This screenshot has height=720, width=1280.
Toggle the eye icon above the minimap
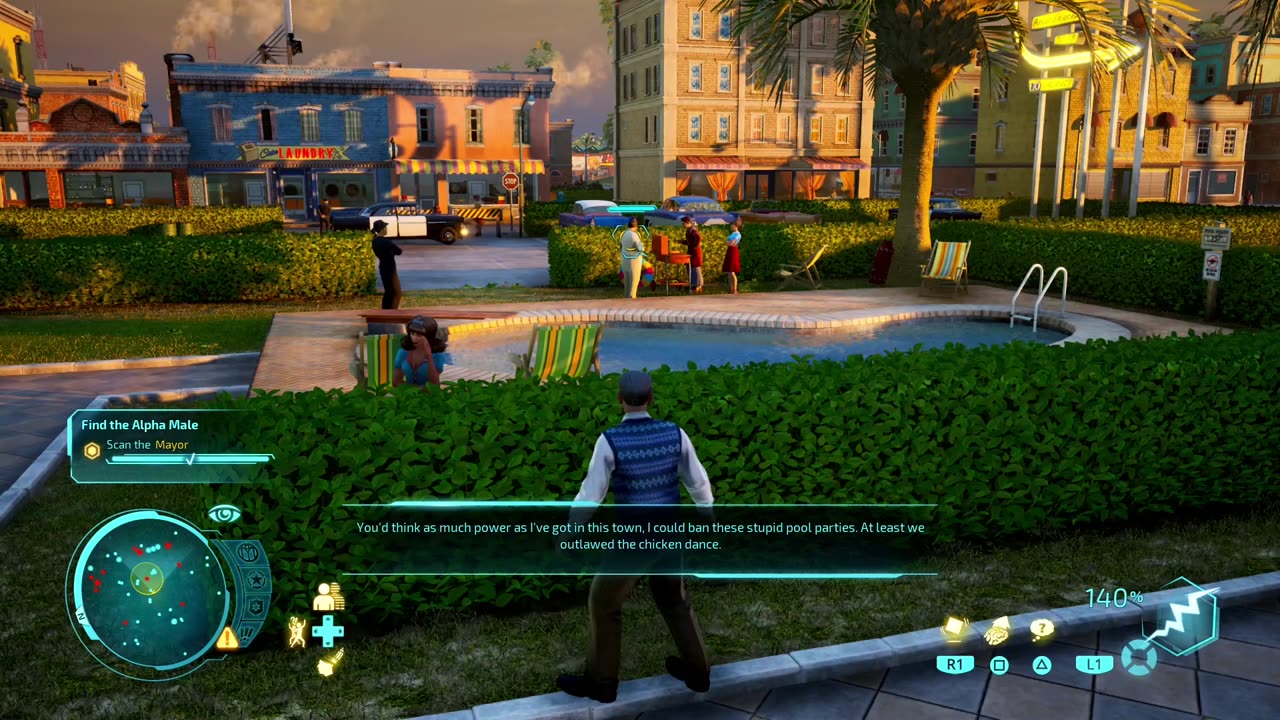click(x=224, y=514)
